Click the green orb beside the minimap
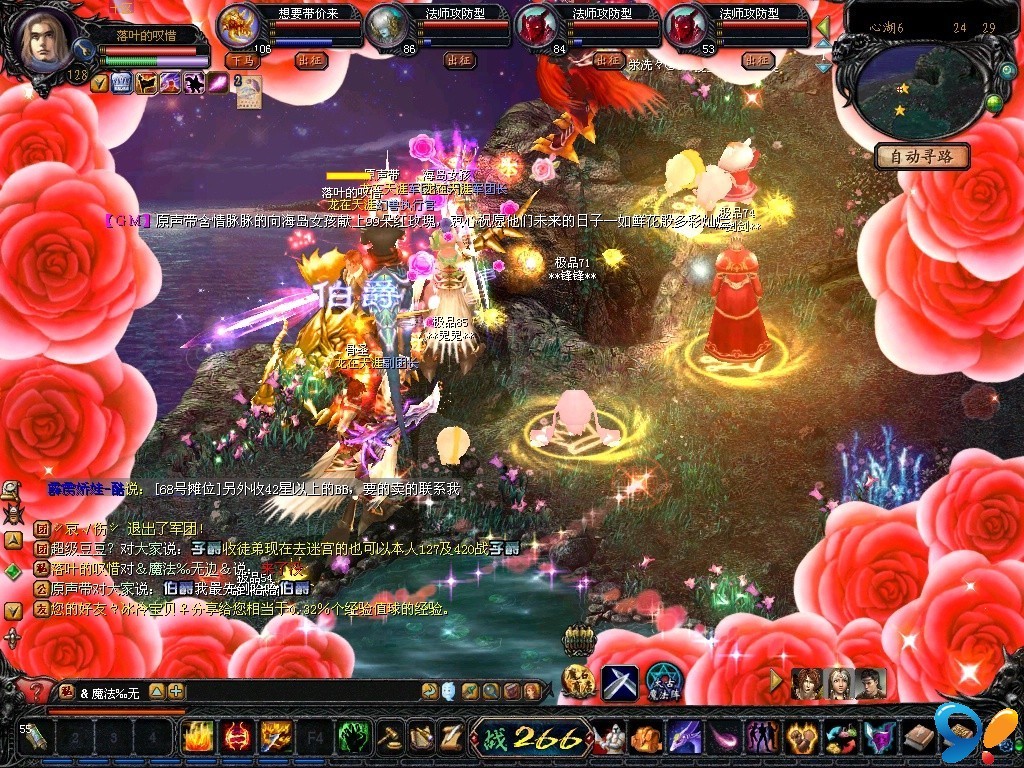Image resolution: width=1024 pixels, height=768 pixels. [x=994, y=102]
